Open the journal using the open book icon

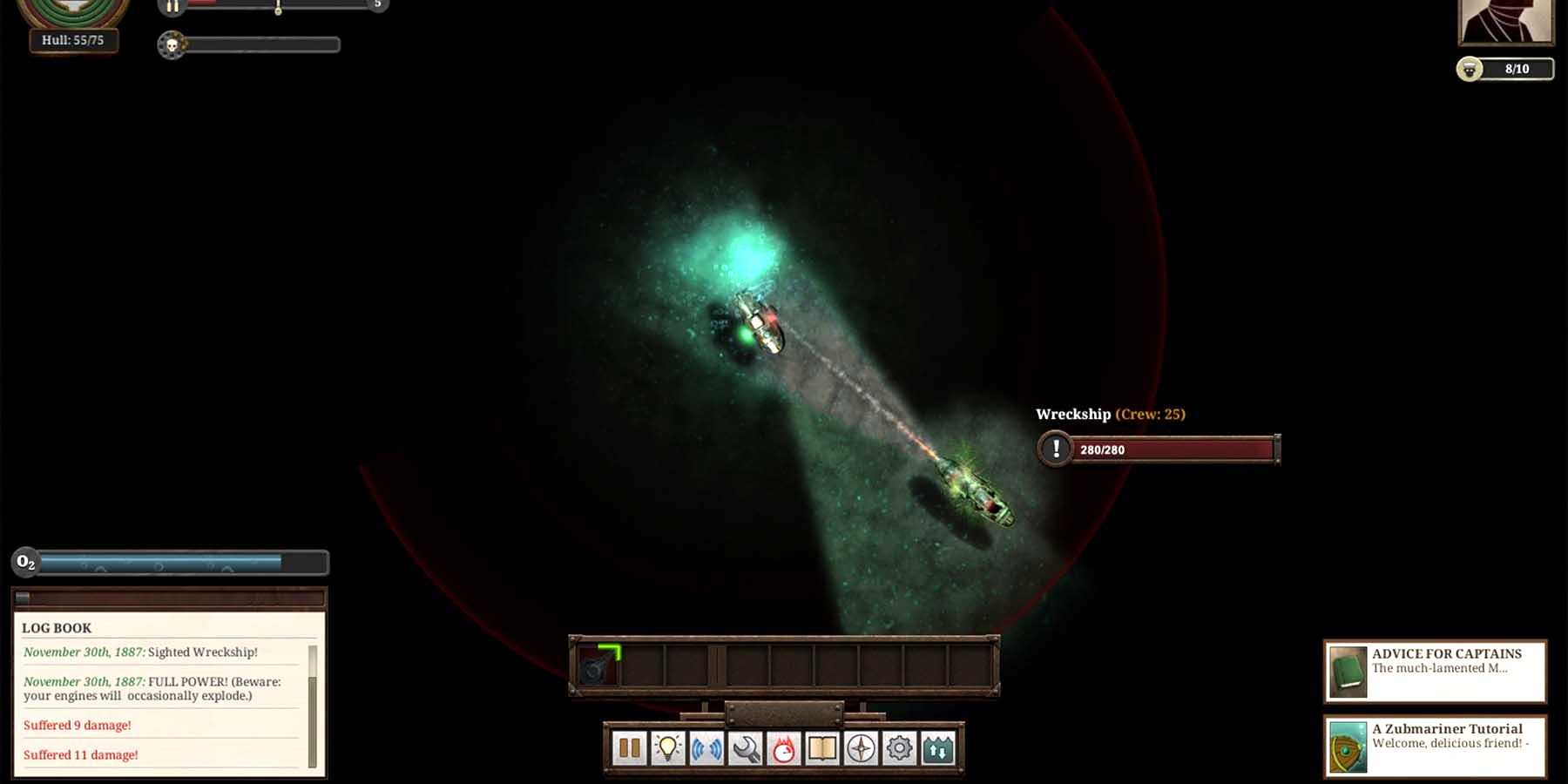click(822, 748)
